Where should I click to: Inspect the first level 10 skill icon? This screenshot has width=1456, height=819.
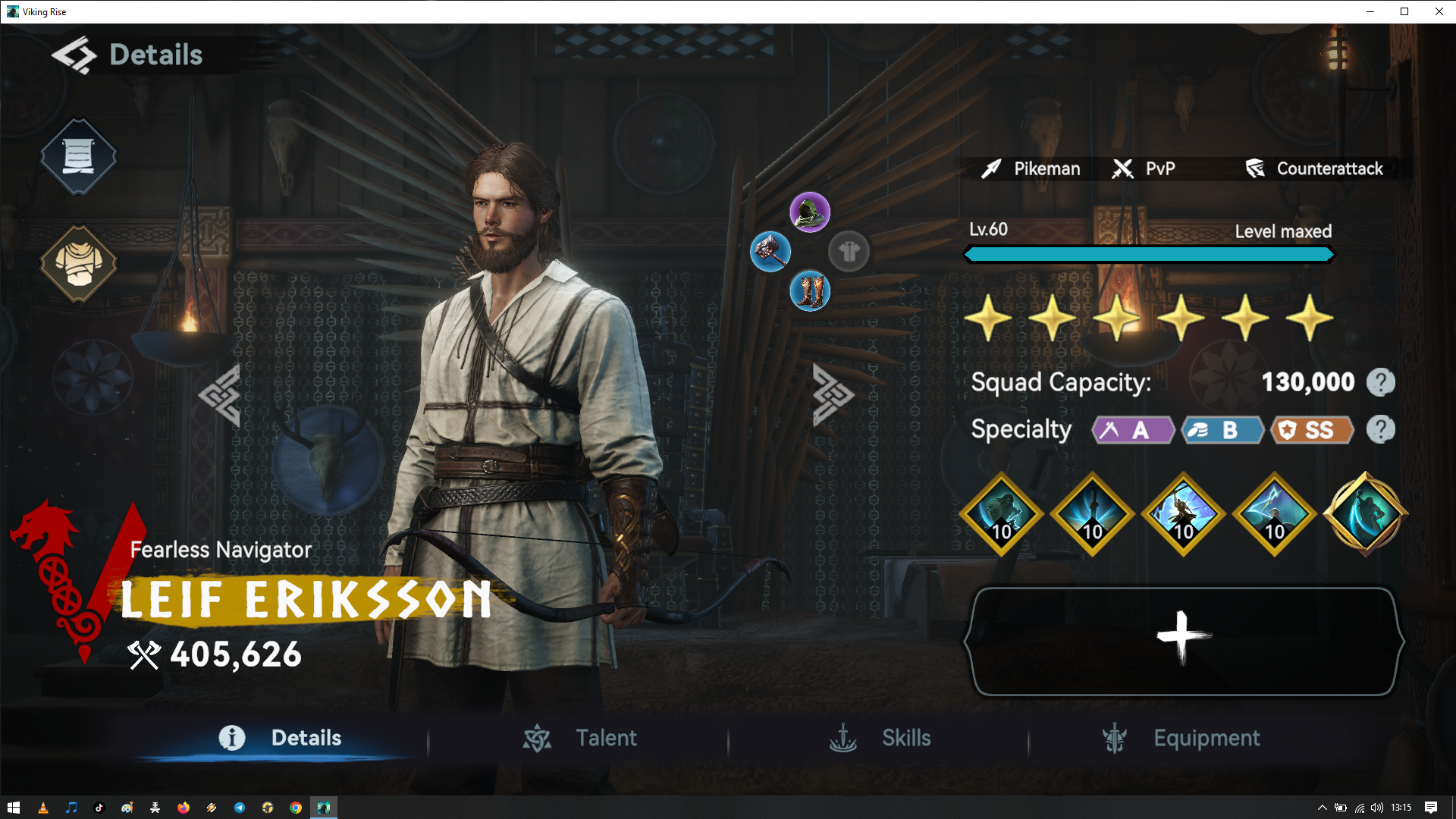click(x=1001, y=514)
